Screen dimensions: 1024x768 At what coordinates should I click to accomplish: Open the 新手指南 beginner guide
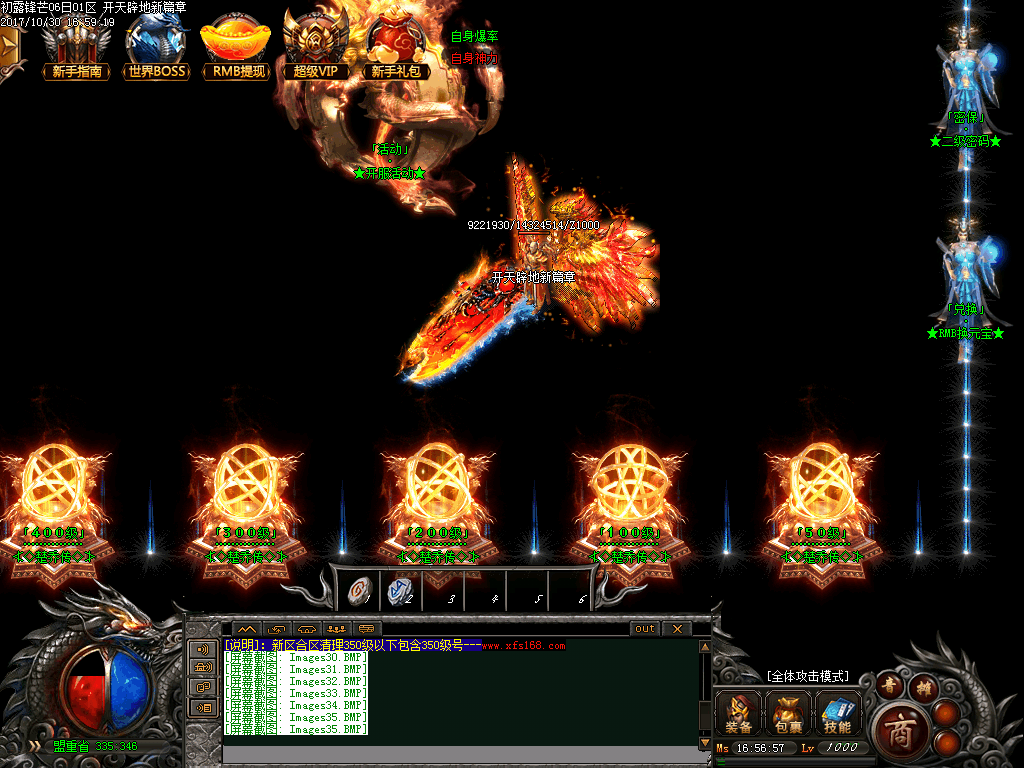76,48
